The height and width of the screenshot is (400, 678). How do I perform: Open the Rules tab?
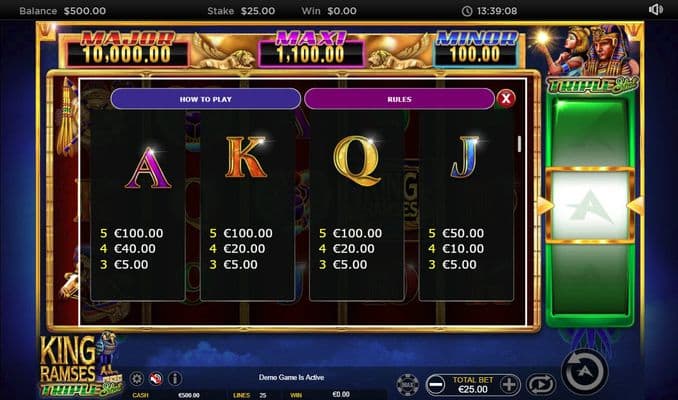point(399,98)
